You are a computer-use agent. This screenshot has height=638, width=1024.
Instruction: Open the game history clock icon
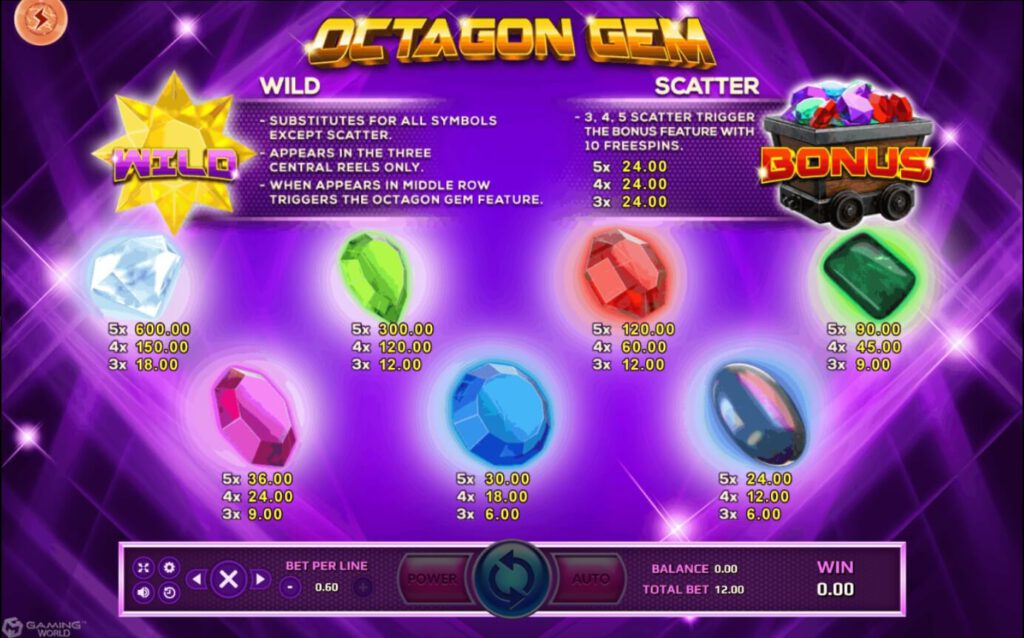tap(169, 592)
